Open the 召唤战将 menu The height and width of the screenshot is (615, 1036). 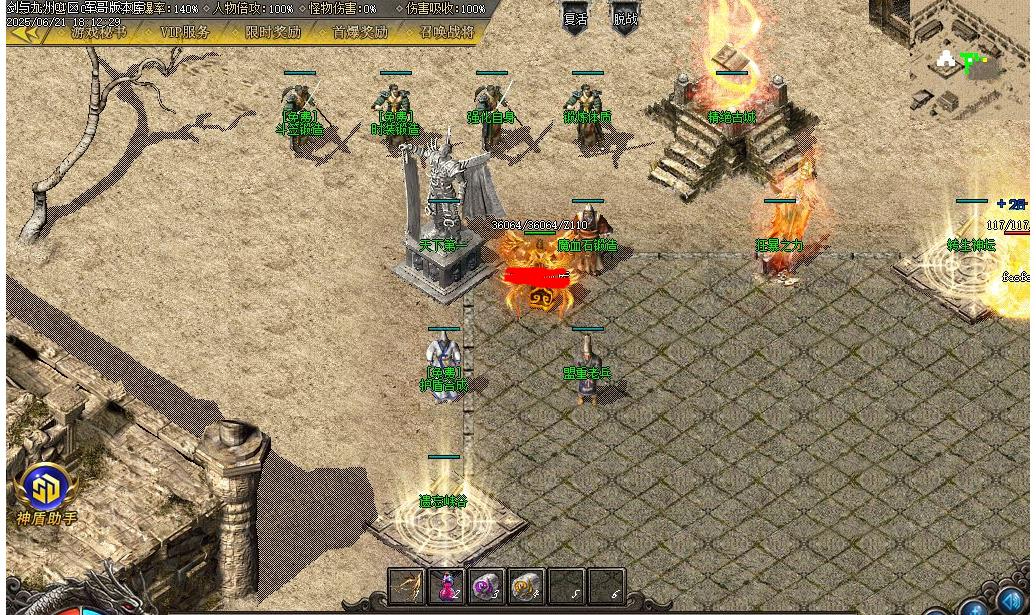click(x=447, y=32)
